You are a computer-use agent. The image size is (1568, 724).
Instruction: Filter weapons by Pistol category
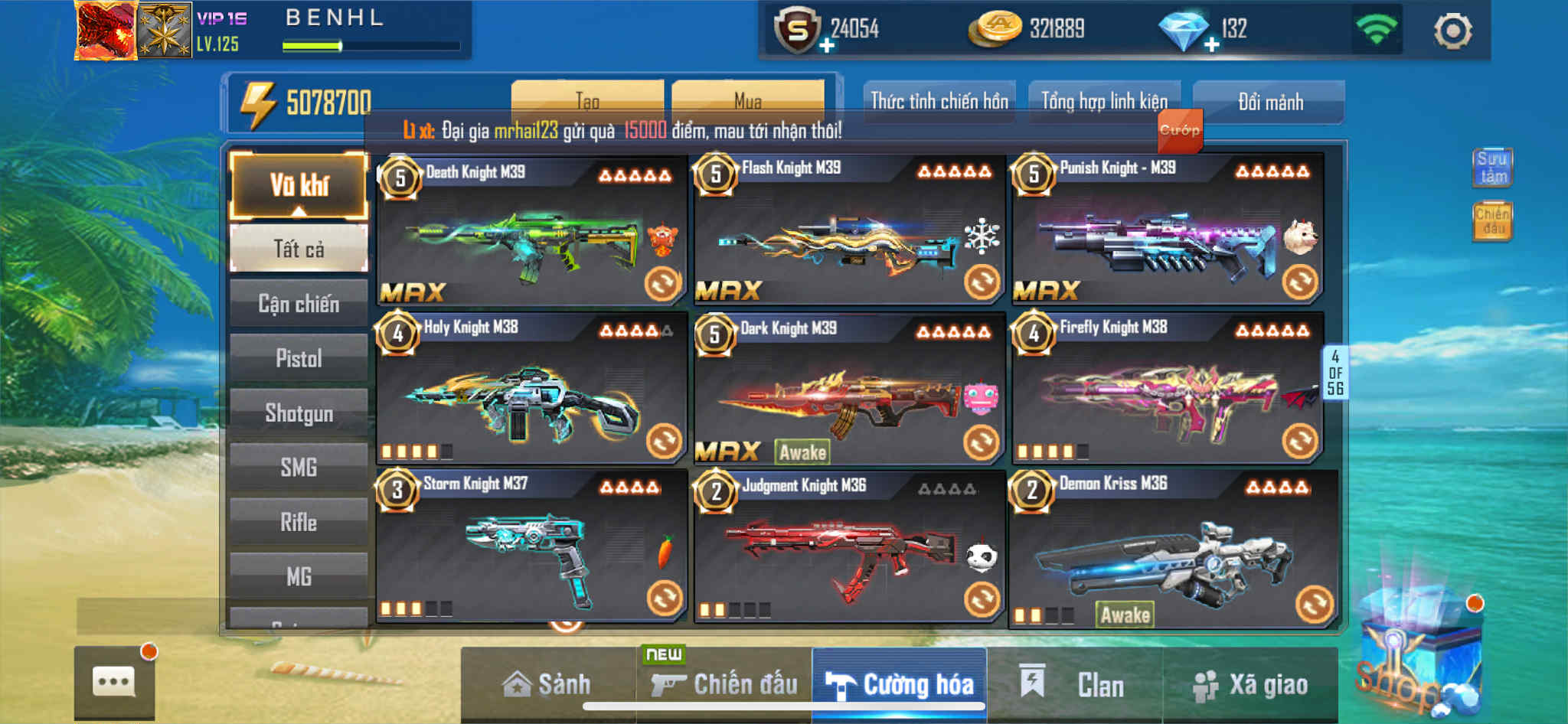pyautogui.click(x=299, y=358)
